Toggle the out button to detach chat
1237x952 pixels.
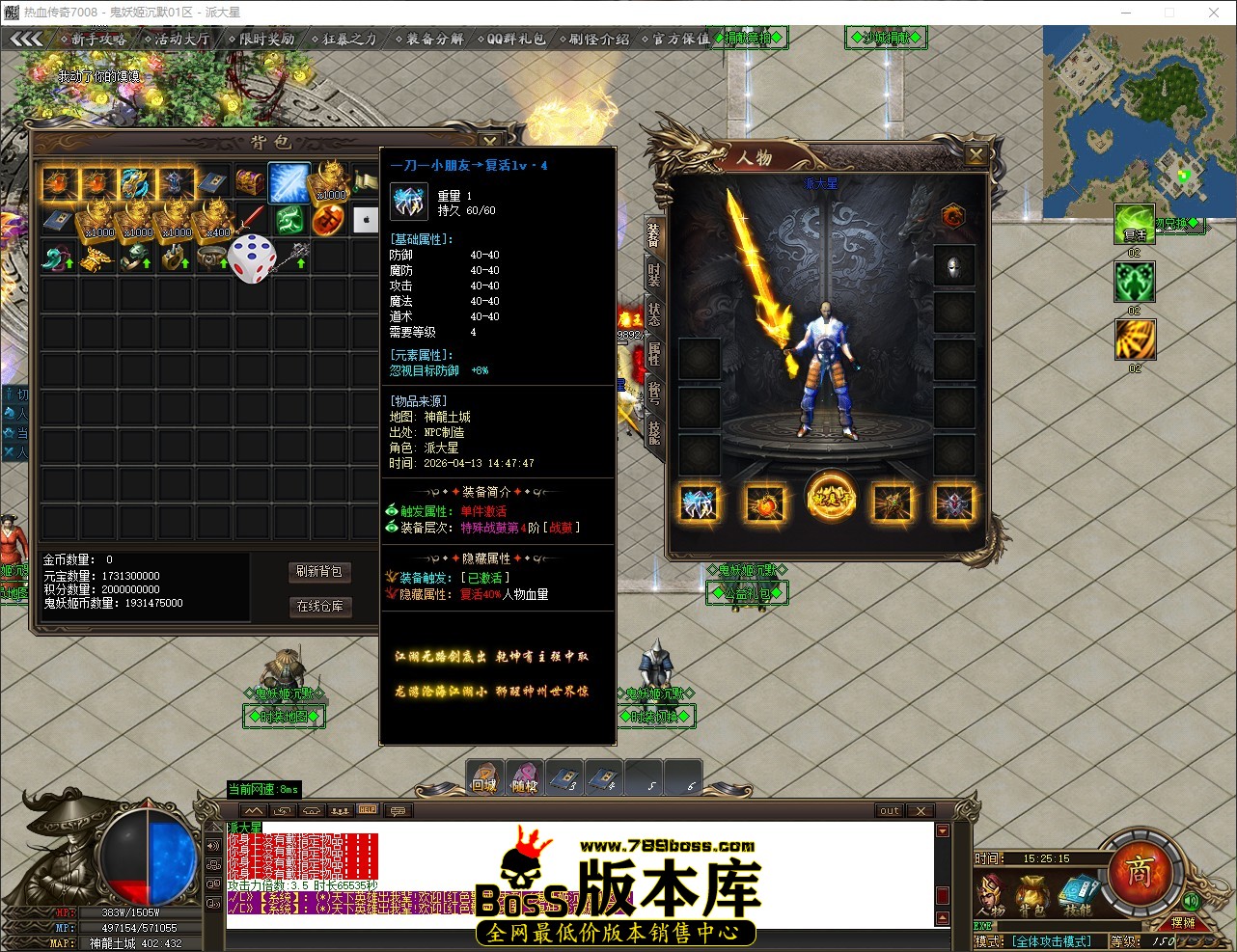click(887, 810)
